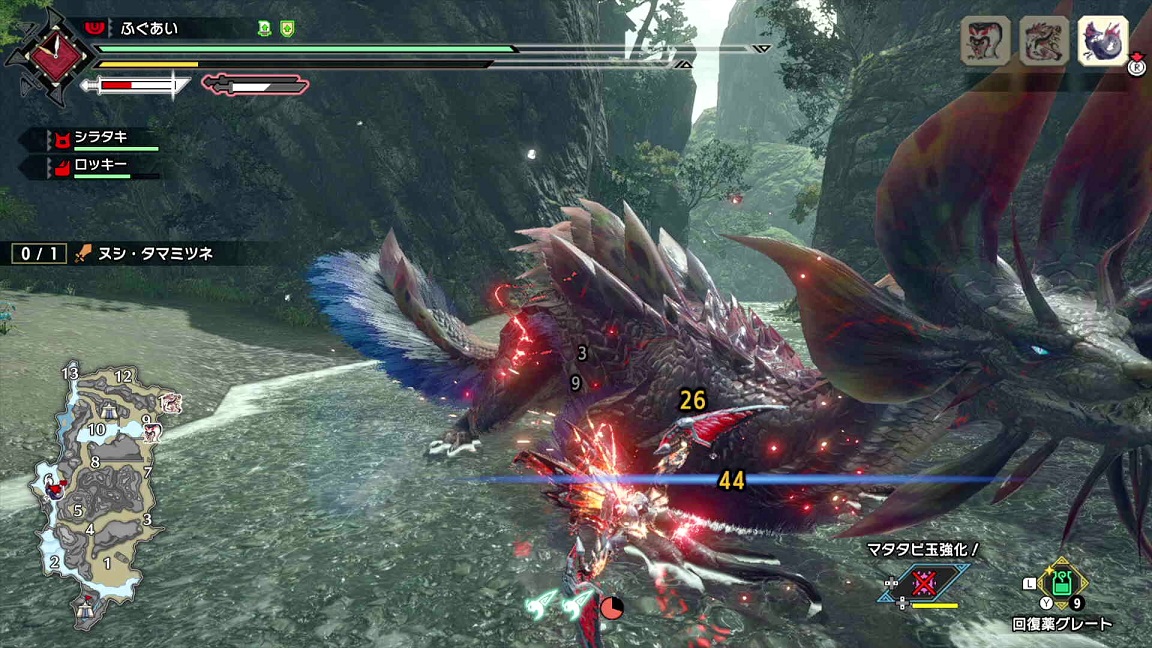Click the sword sharpness gauge icon
This screenshot has height=648, width=1152.
coord(135,86)
